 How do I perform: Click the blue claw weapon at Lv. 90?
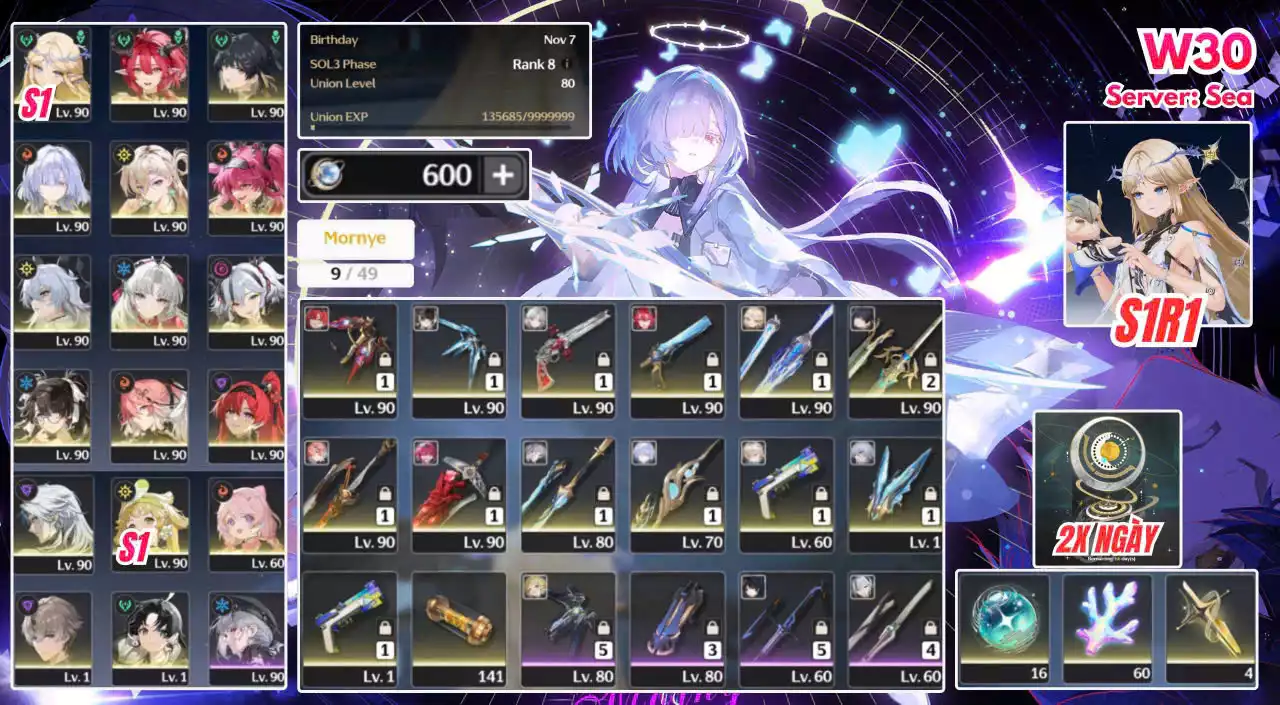click(x=459, y=352)
